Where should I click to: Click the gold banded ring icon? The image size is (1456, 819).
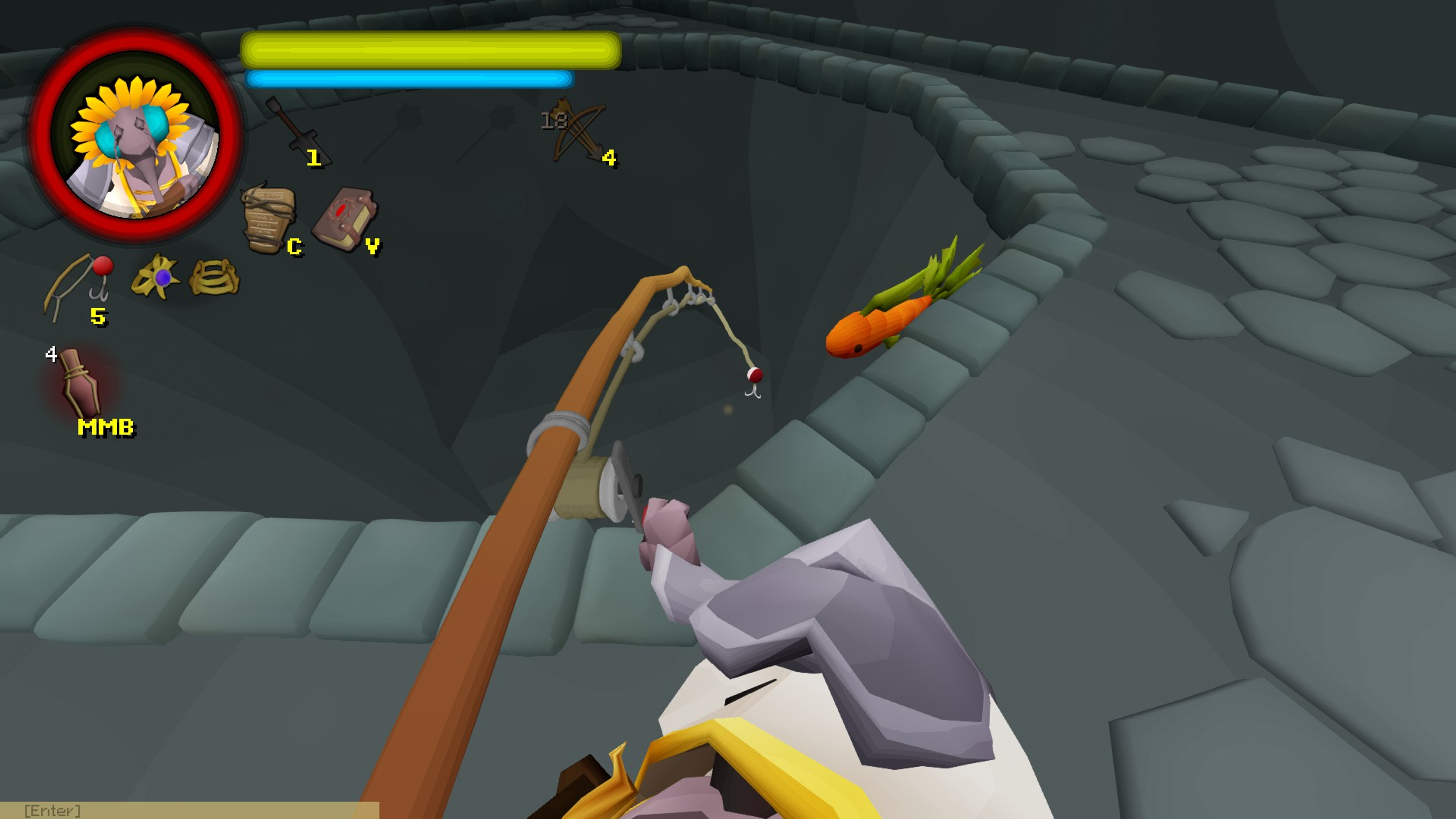213,277
